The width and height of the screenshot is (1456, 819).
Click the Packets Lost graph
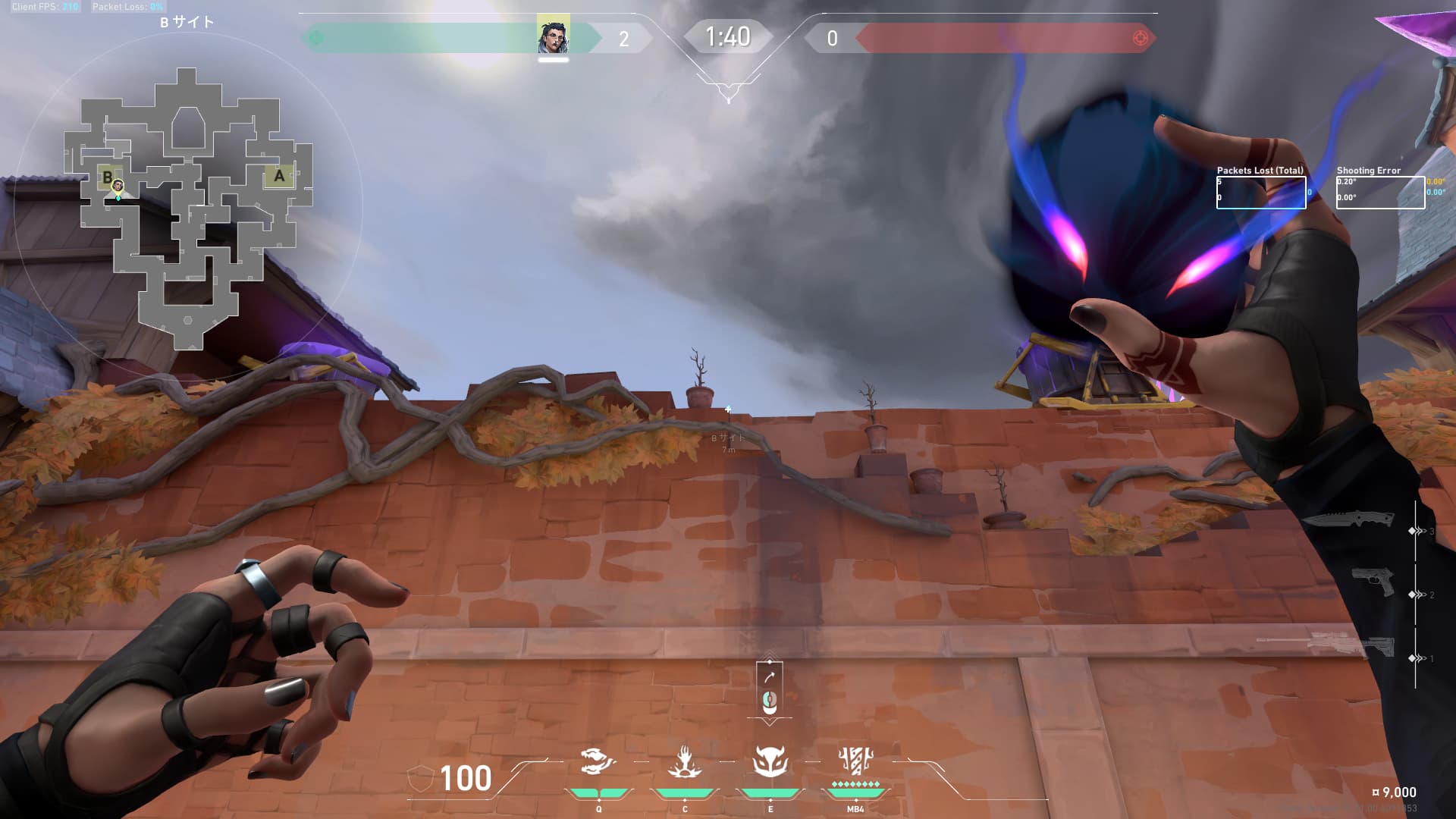pos(1261,193)
